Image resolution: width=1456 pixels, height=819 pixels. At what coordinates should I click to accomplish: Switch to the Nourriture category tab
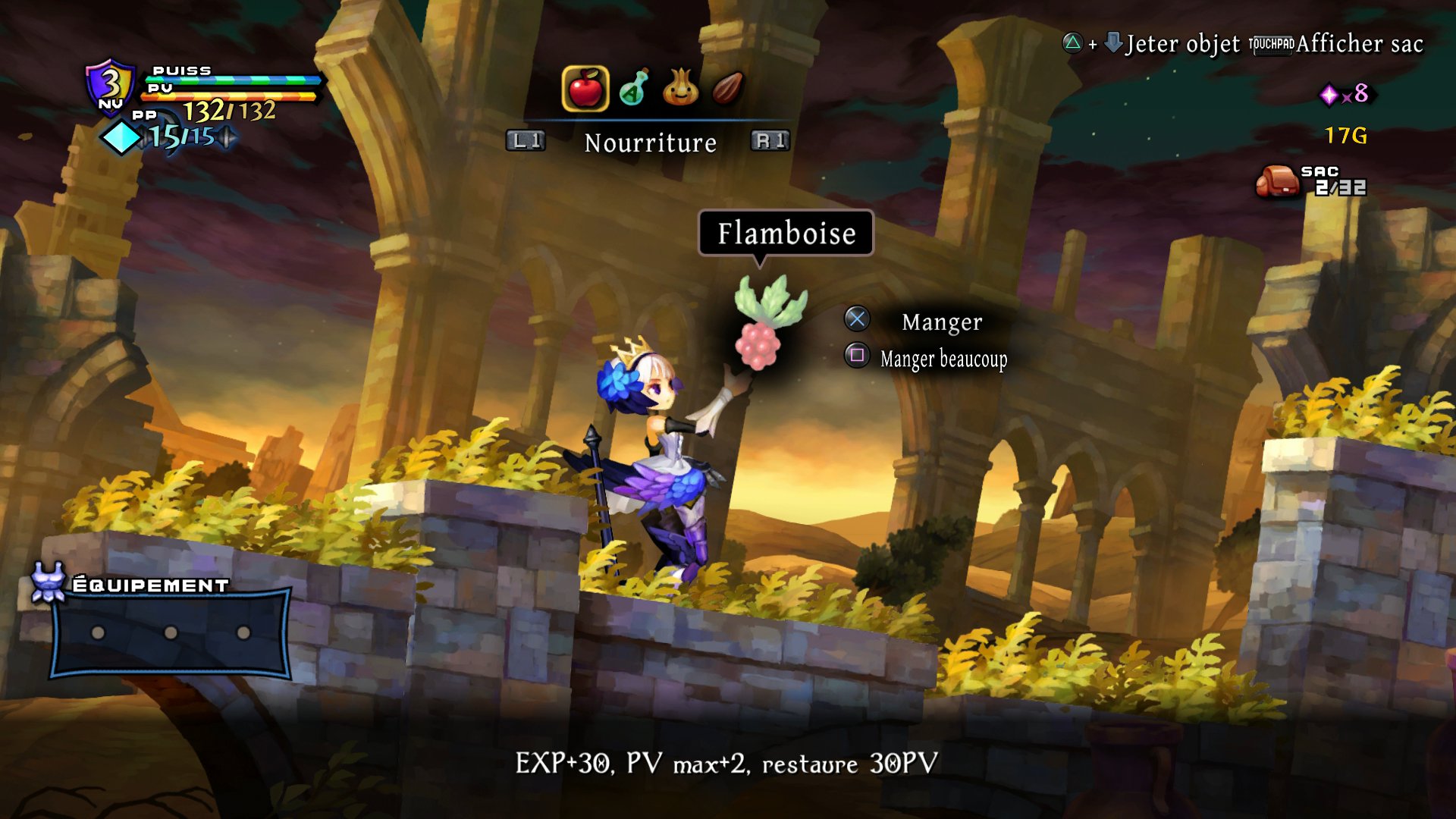pos(650,143)
